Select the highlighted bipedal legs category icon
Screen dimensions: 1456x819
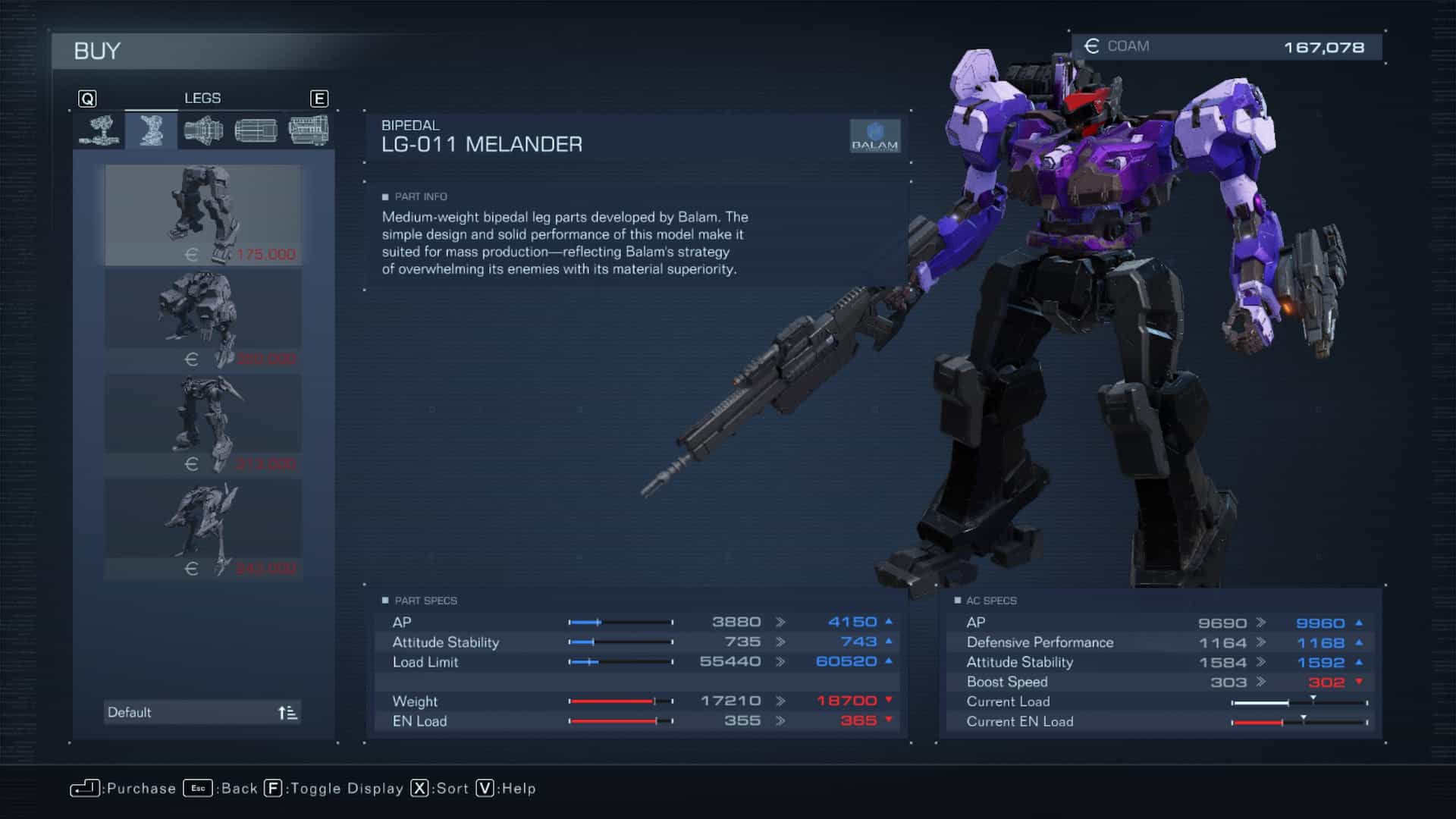pos(152,130)
